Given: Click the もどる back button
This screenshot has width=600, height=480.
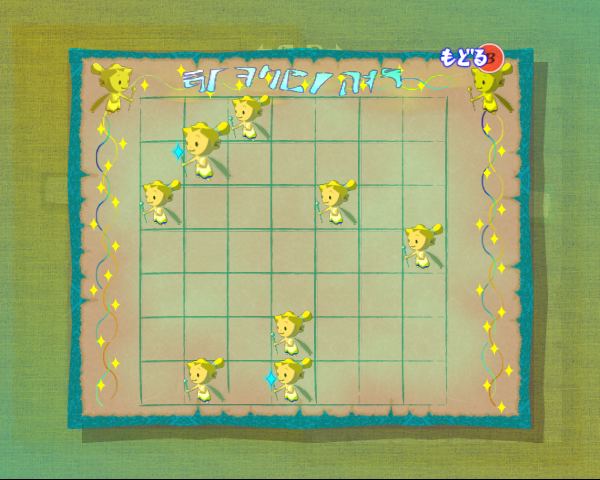Looking at the screenshot, I should point(472,57).
